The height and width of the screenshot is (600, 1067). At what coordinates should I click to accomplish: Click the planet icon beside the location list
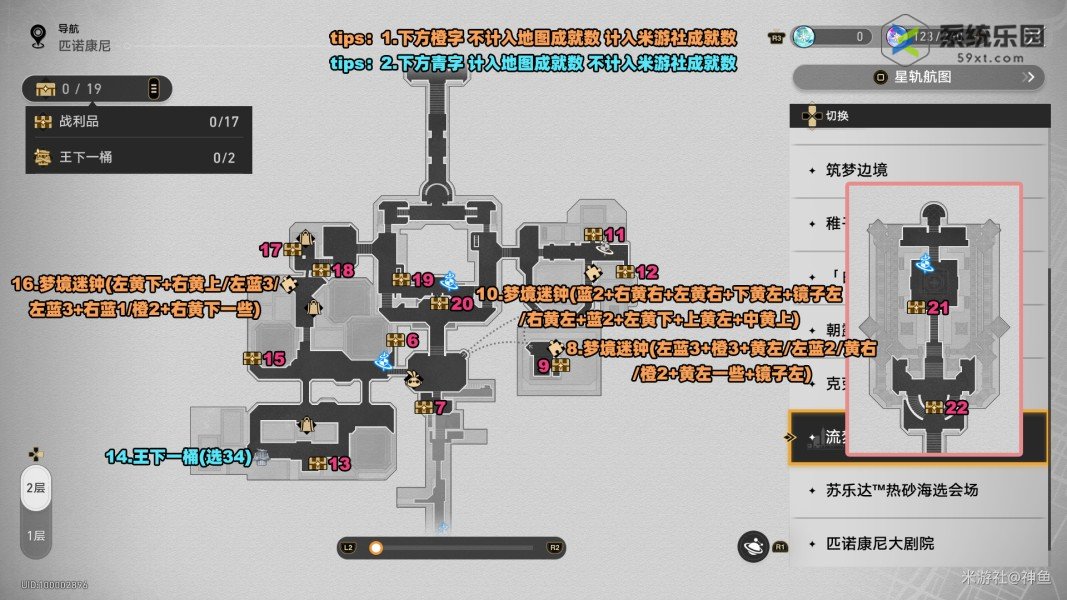click(x=751, y=546)
